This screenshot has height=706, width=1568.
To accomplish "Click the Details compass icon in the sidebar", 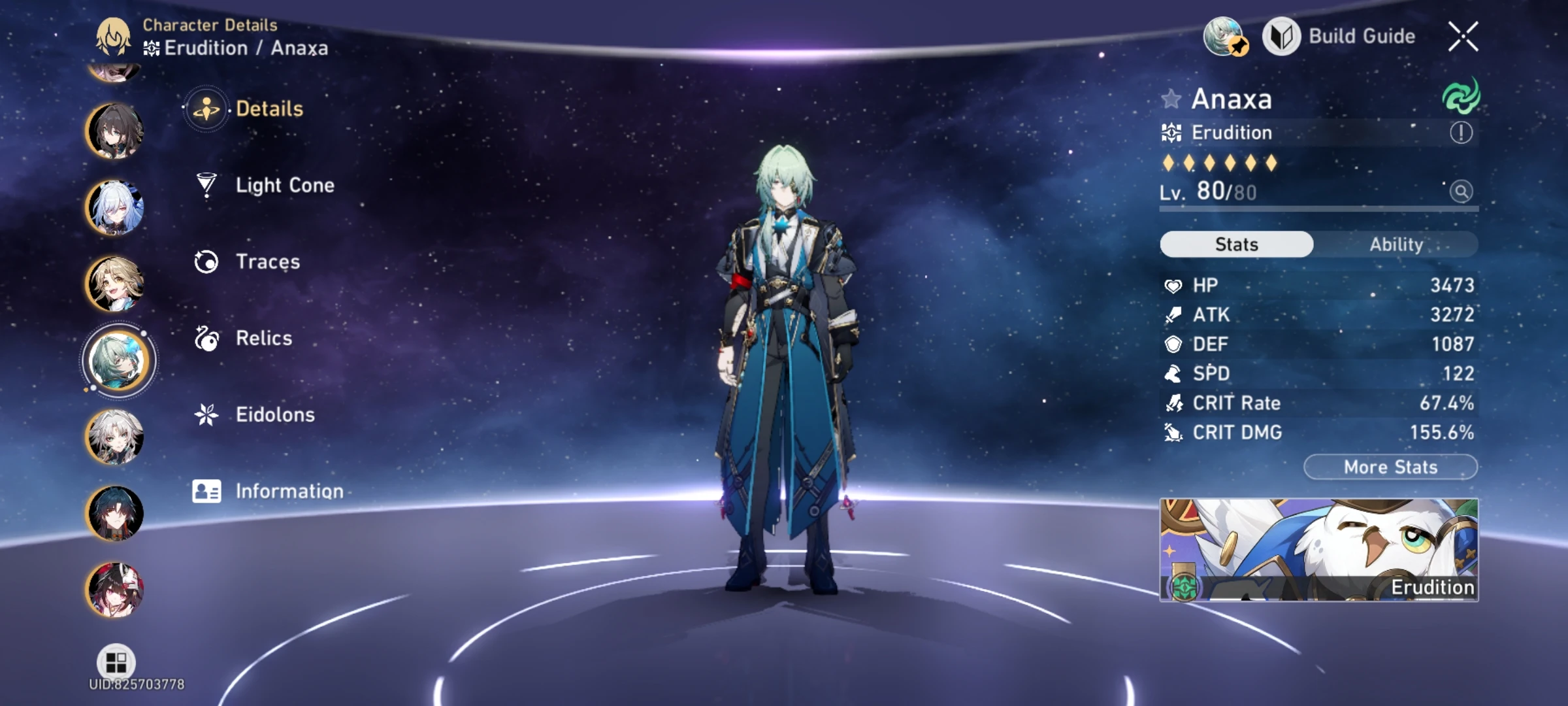I will 206,109.
